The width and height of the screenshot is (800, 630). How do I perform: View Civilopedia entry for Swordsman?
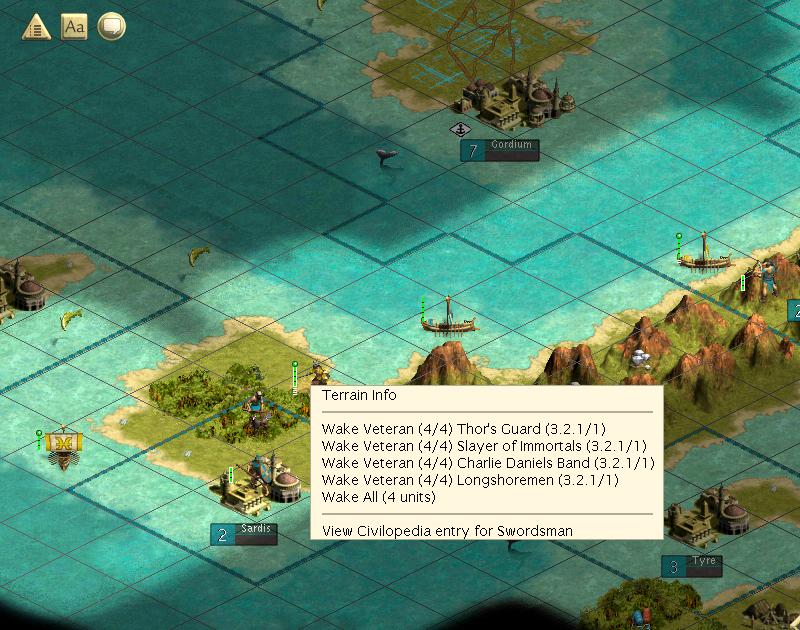(447, 531)
